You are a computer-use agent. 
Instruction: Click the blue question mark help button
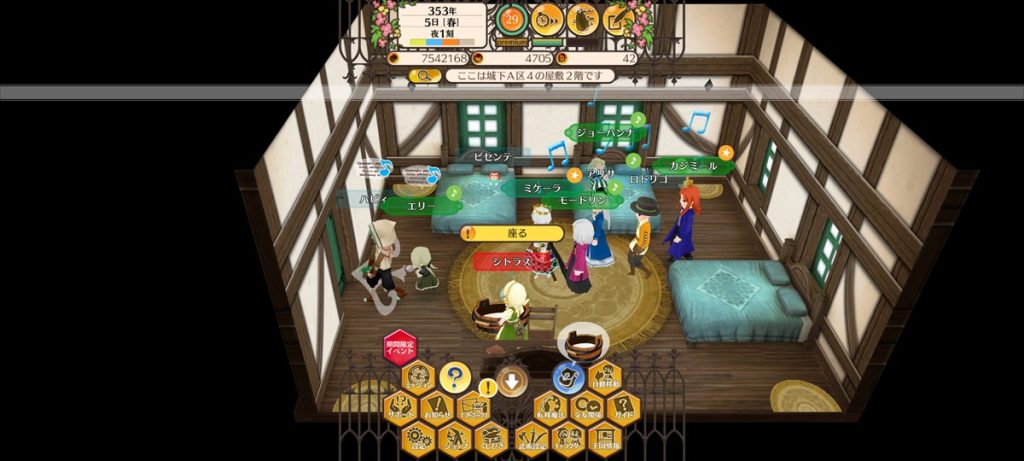(454, 378)
